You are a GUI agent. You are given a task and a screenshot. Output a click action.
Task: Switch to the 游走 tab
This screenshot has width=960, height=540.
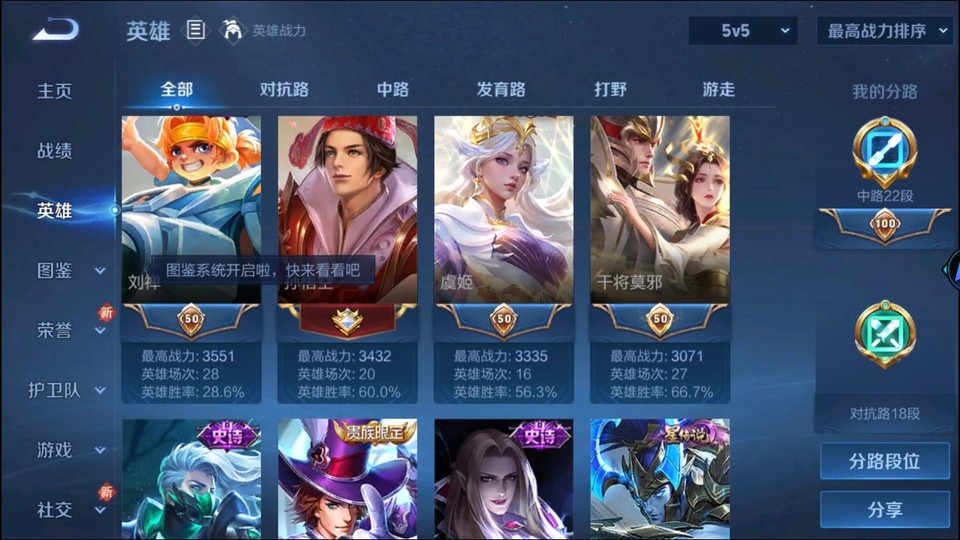click(718, 89)
